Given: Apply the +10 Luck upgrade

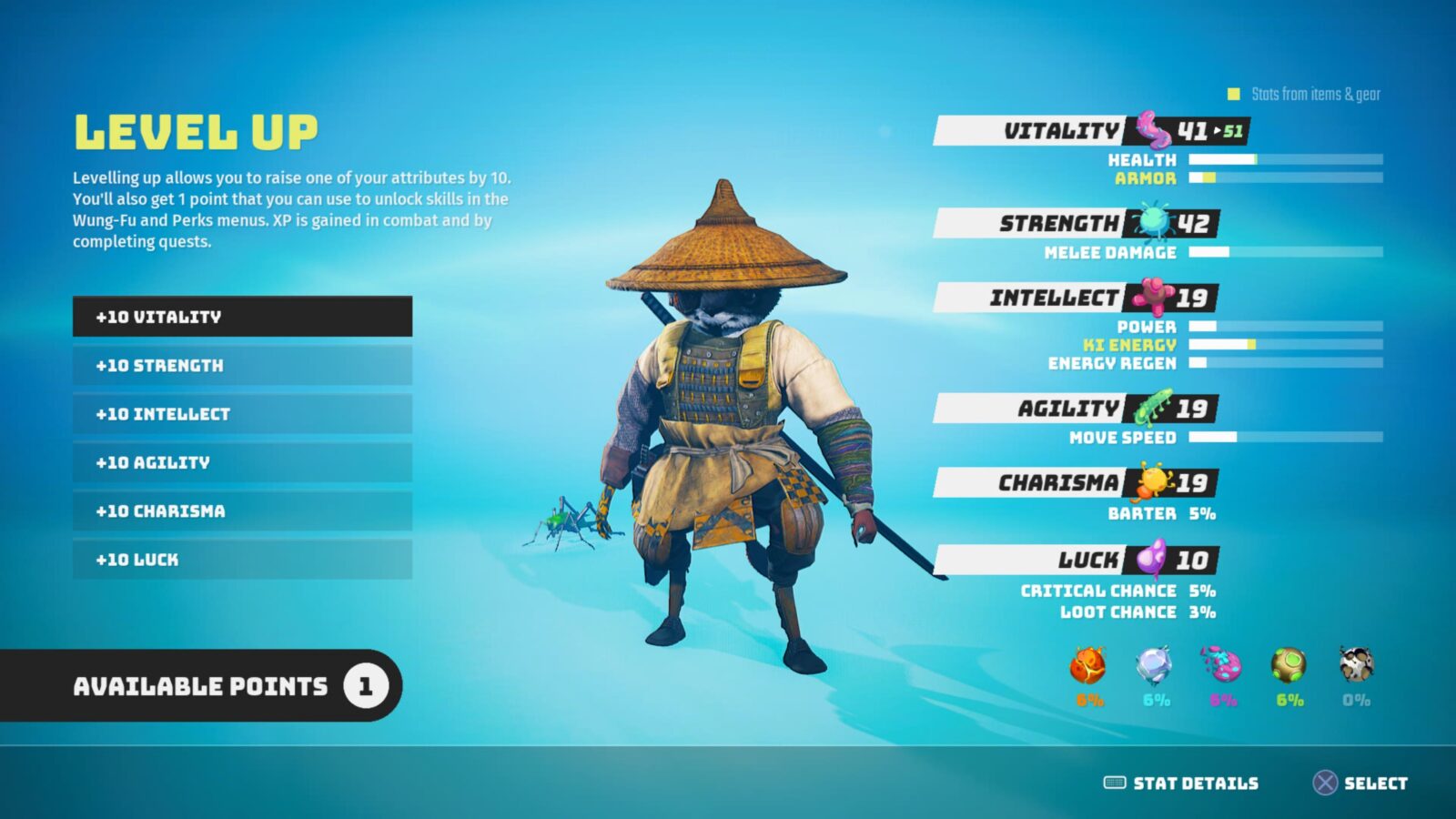Looking at the screenshot, I should coord(241,560).
